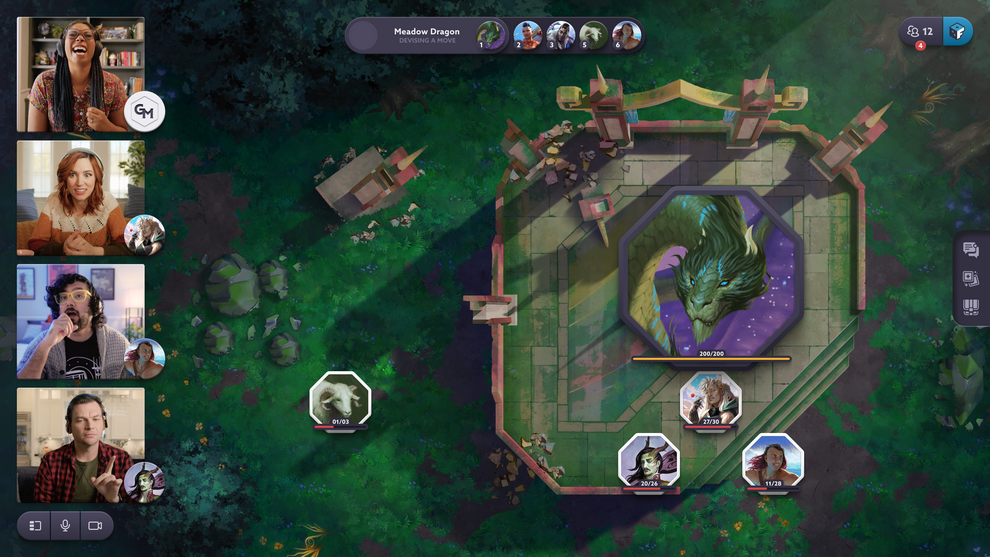Open the journal book icon in side panel
Image resolution: width=990 pixels, height=557 pixels.
[x=970, y=307]
